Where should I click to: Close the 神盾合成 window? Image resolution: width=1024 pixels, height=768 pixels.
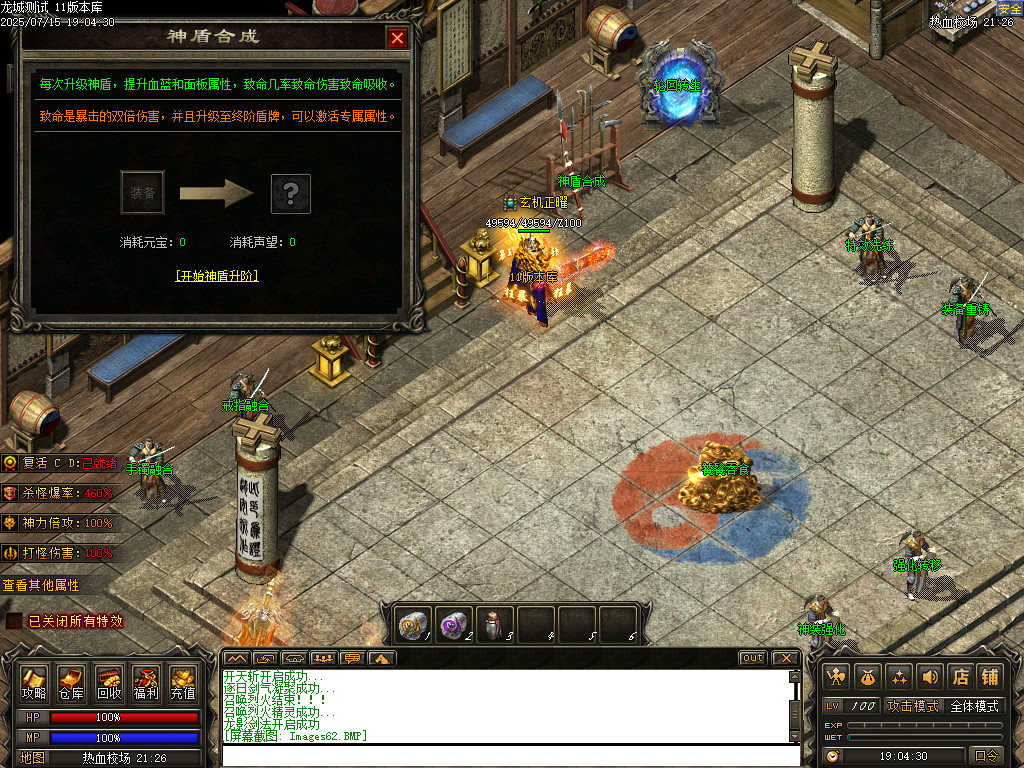(x=397, y=39)
